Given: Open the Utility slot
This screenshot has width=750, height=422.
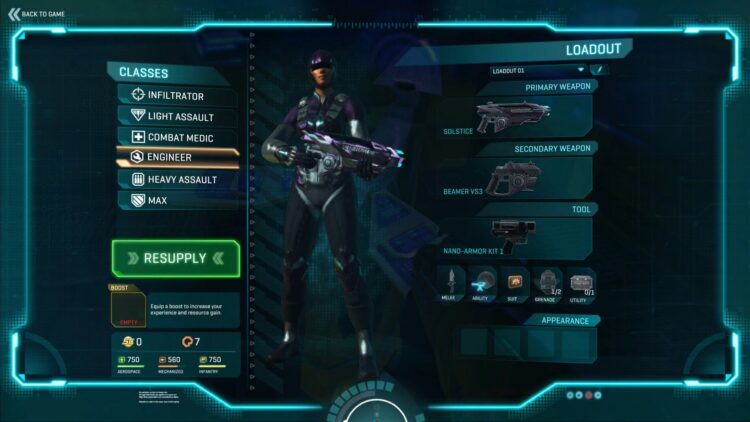Looking at the screenshot, I should (581, 283).
